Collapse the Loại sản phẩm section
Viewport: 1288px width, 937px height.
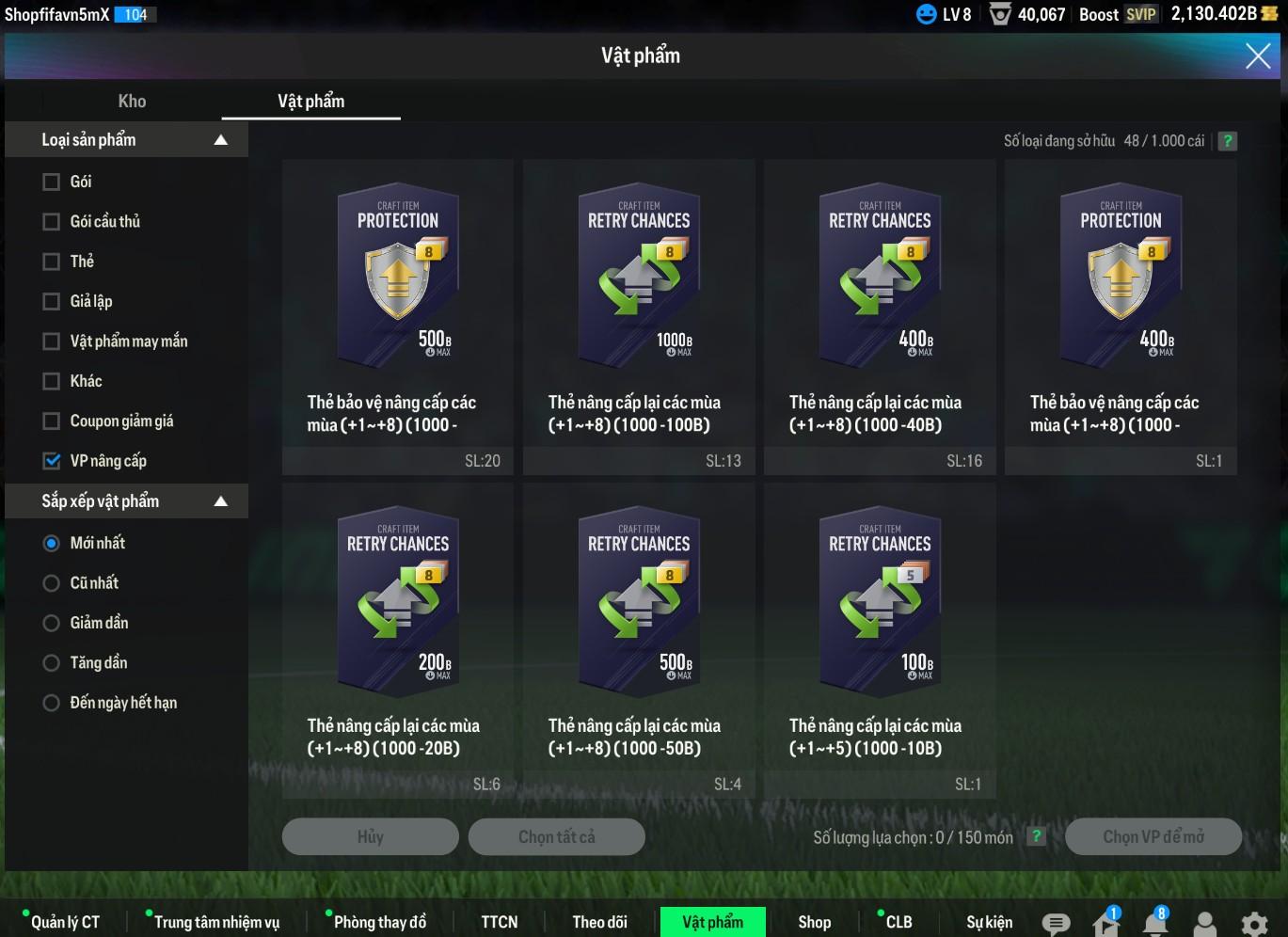coord(221,140)
